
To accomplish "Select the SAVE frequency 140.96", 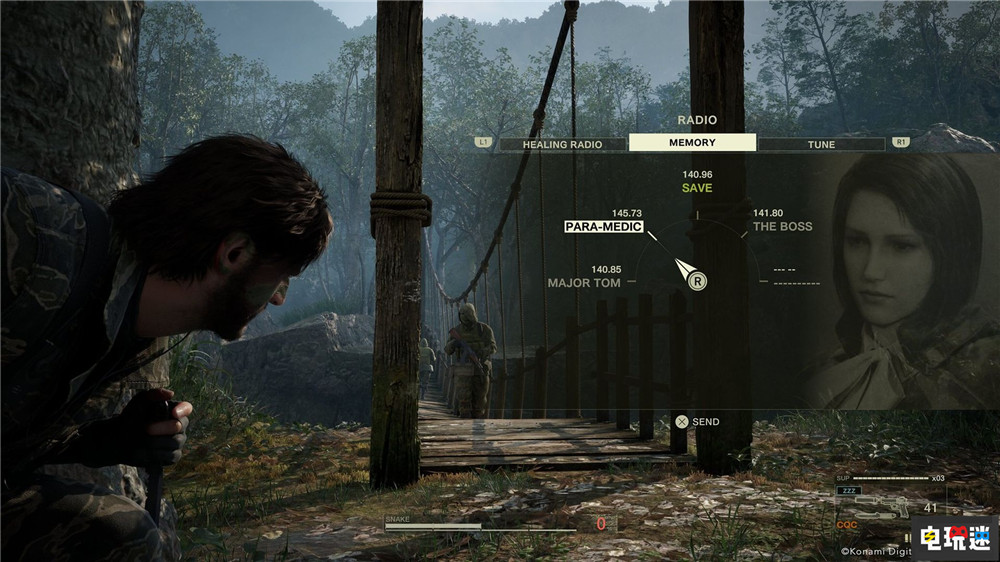I will [x=697, y=187].
